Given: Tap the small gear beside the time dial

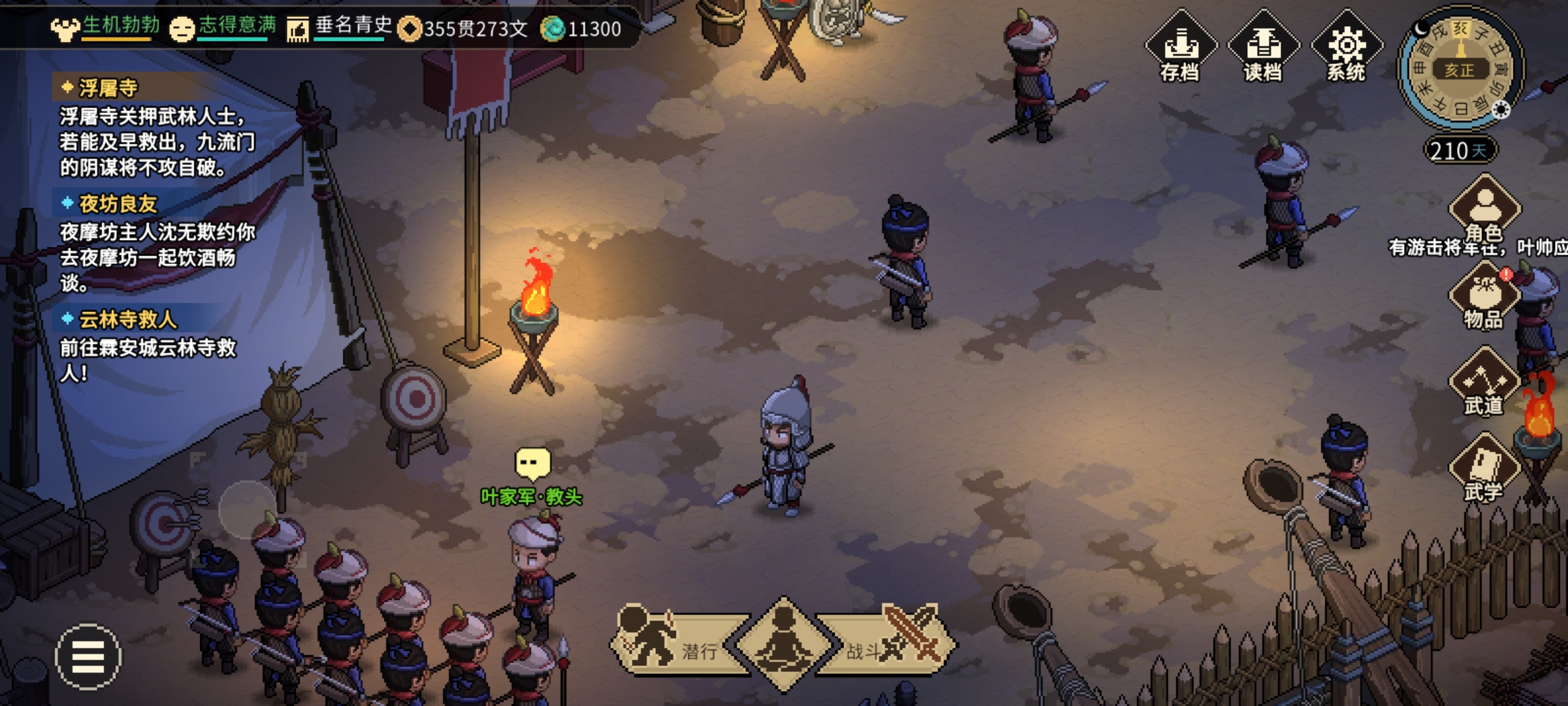Looking at the screenshot, I should (x=1501, y=110).
